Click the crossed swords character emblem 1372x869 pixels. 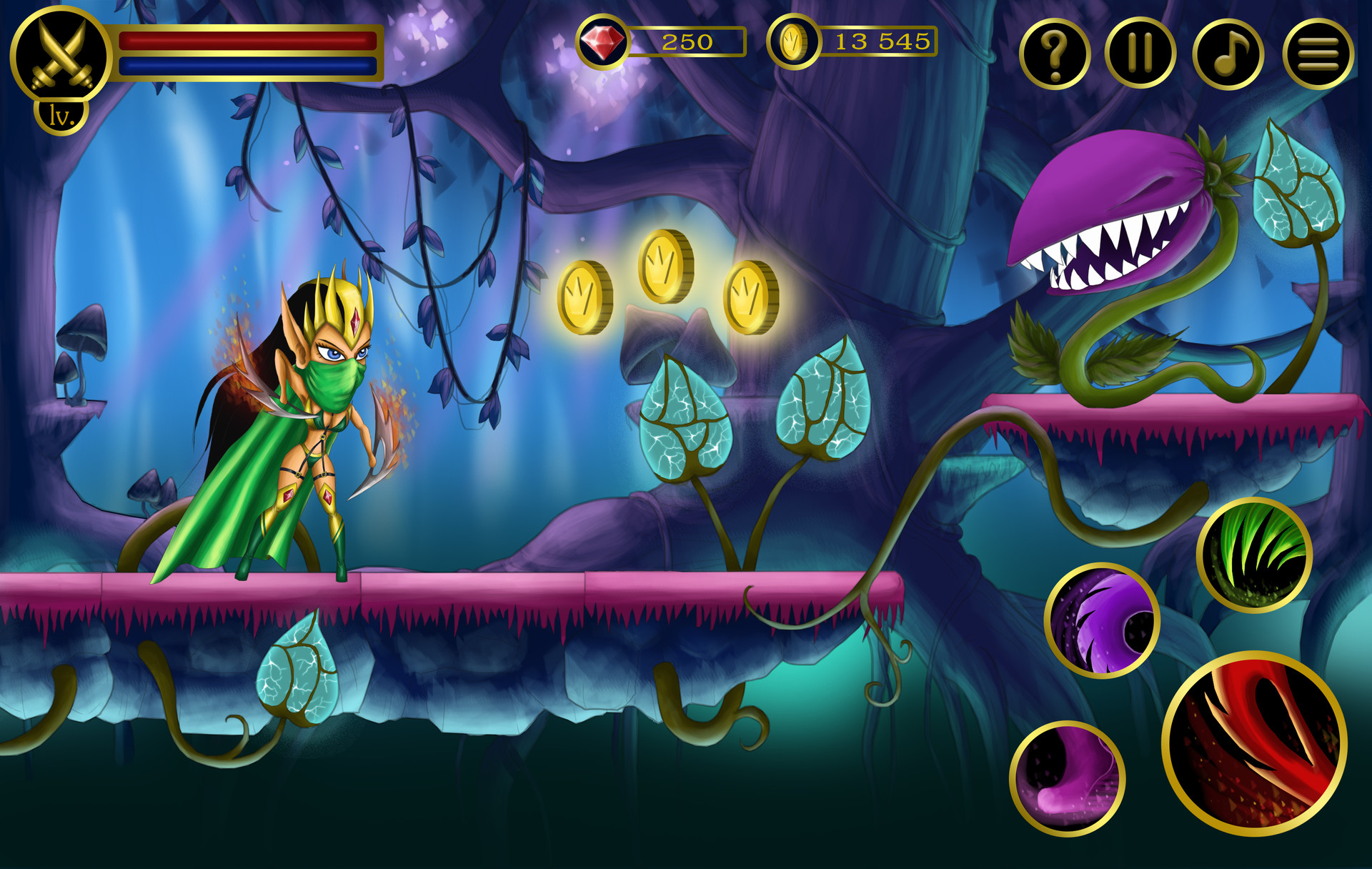(x=61, y=54)
